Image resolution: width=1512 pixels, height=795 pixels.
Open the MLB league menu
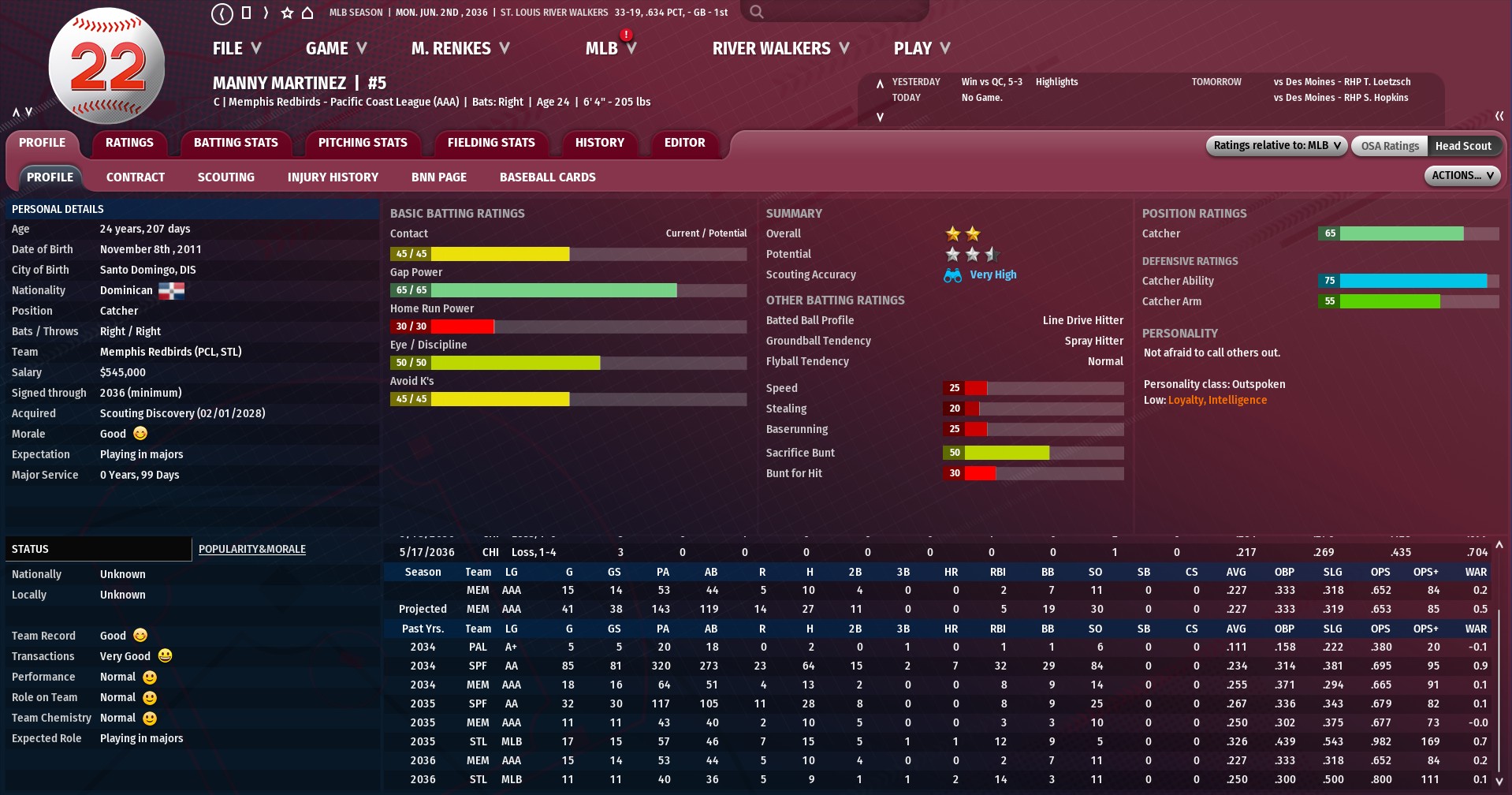point(609,49)
